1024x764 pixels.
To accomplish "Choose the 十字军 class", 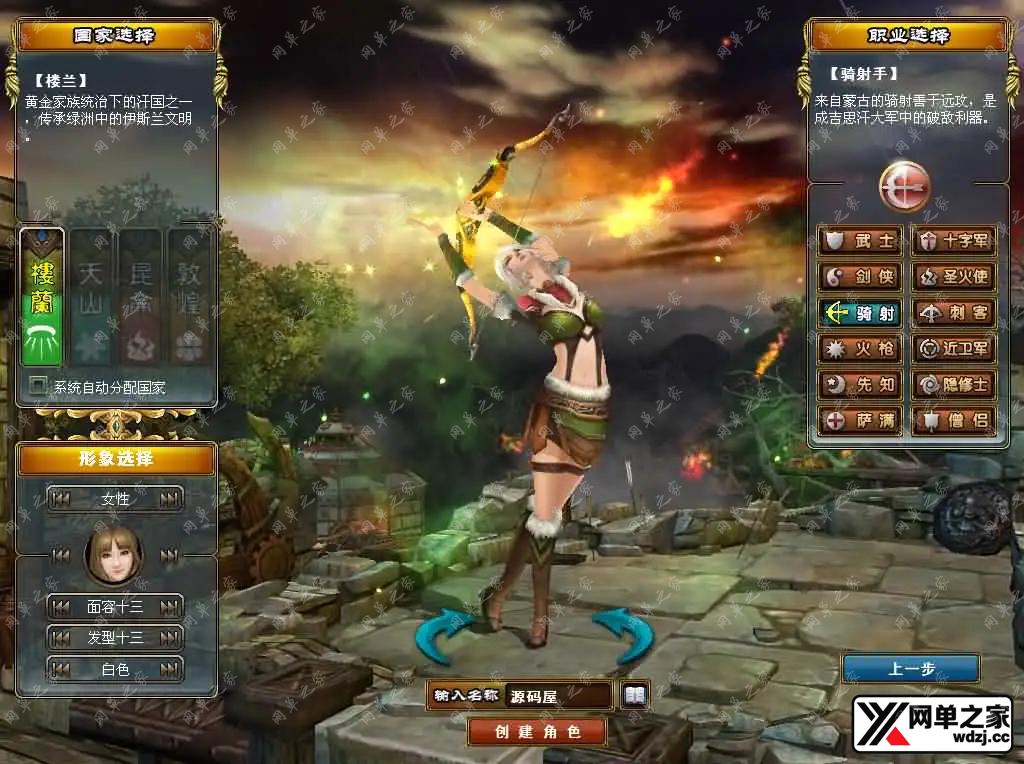I will pos(954,241).
